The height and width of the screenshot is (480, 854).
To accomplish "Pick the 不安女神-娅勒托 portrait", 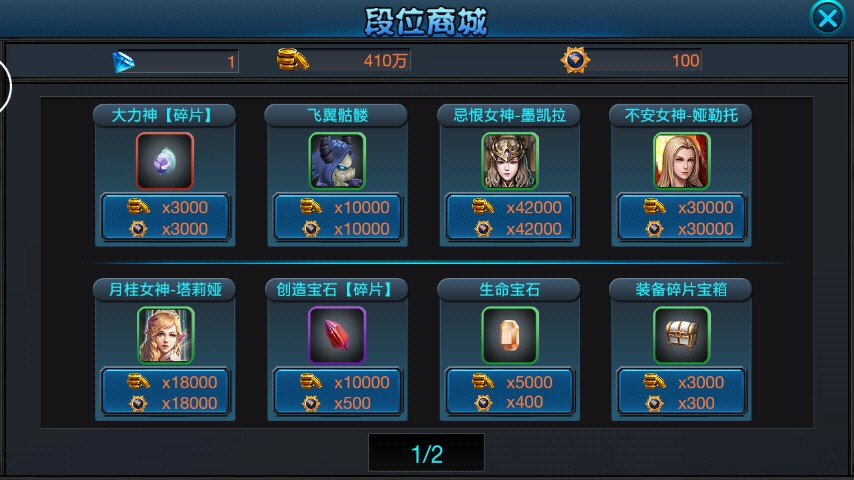I will click(681, 161).
